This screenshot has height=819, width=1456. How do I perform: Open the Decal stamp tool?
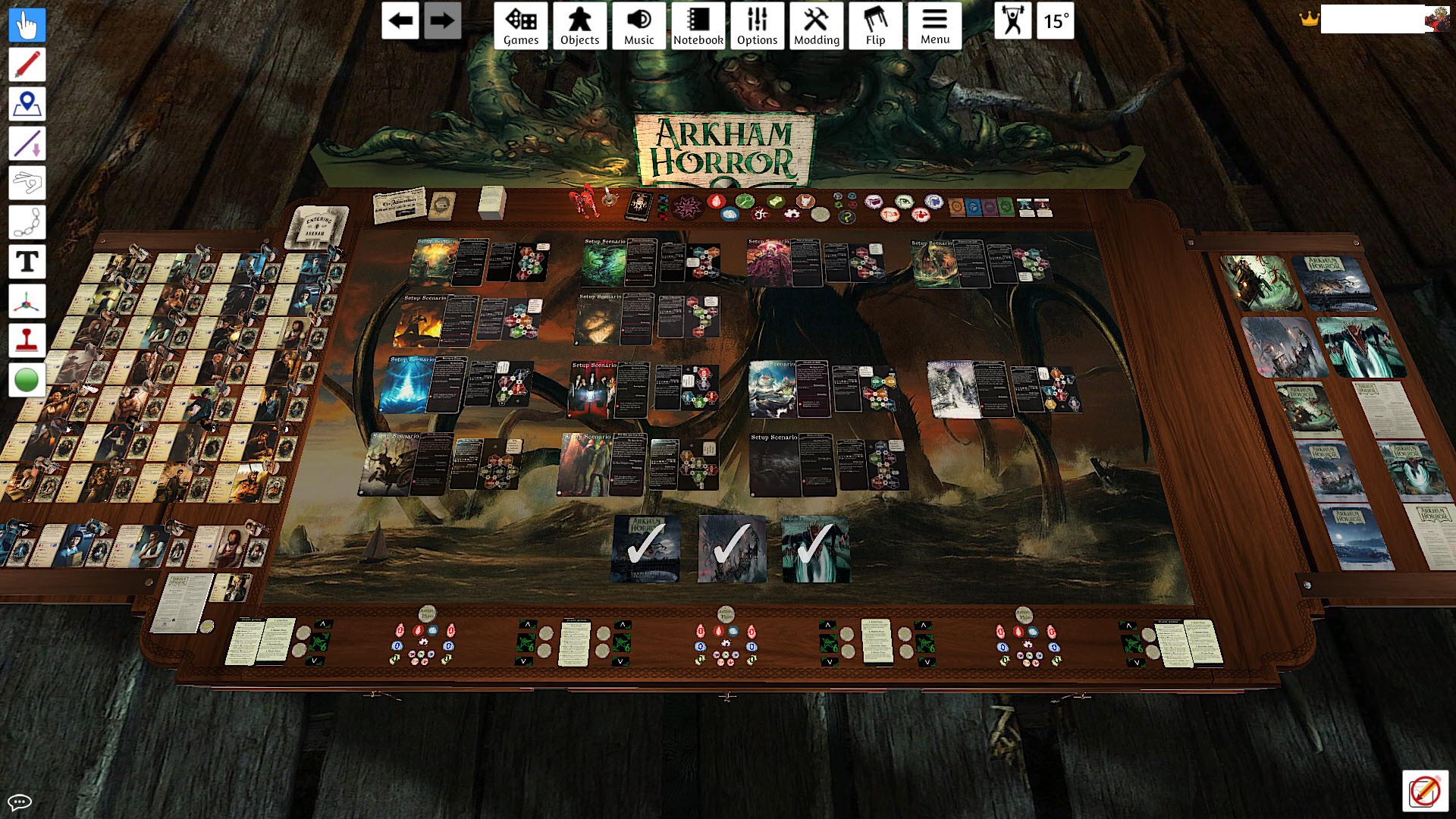(27, 339)
